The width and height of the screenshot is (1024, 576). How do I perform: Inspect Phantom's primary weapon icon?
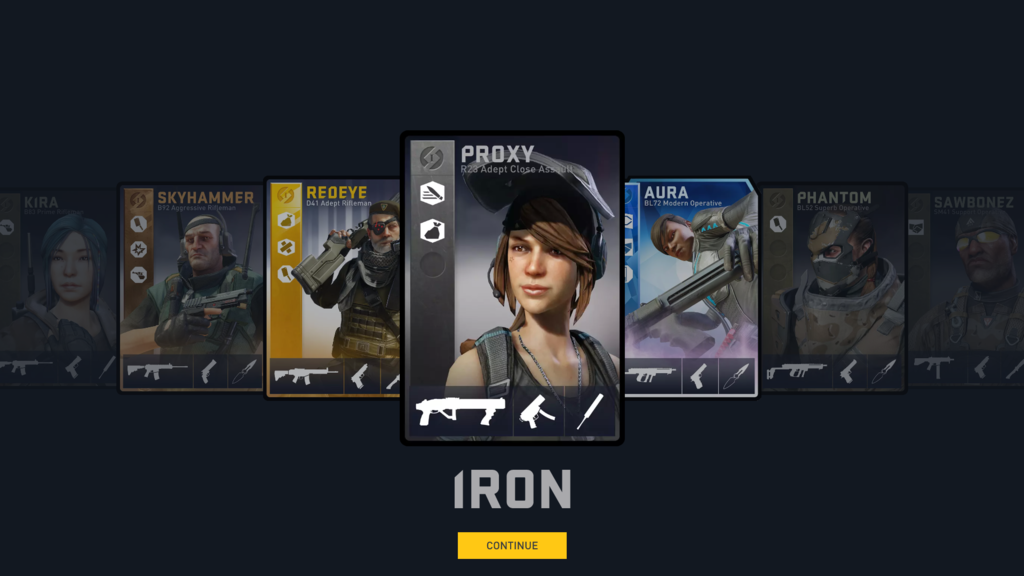click(x=796, y=372)
